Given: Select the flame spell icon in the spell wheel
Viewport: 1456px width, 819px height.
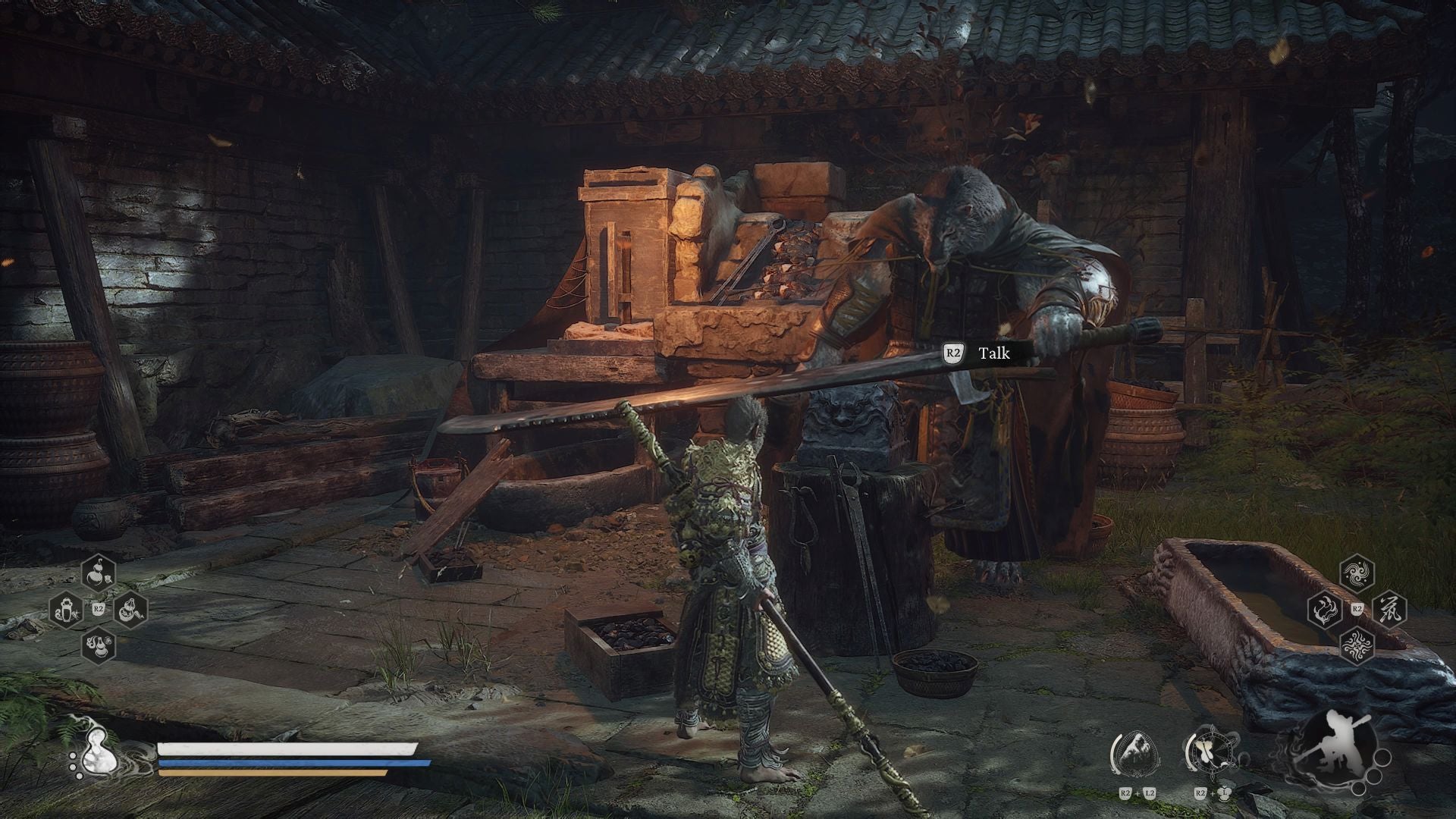Looking at the screenshot, I should tap(1325, 610).
